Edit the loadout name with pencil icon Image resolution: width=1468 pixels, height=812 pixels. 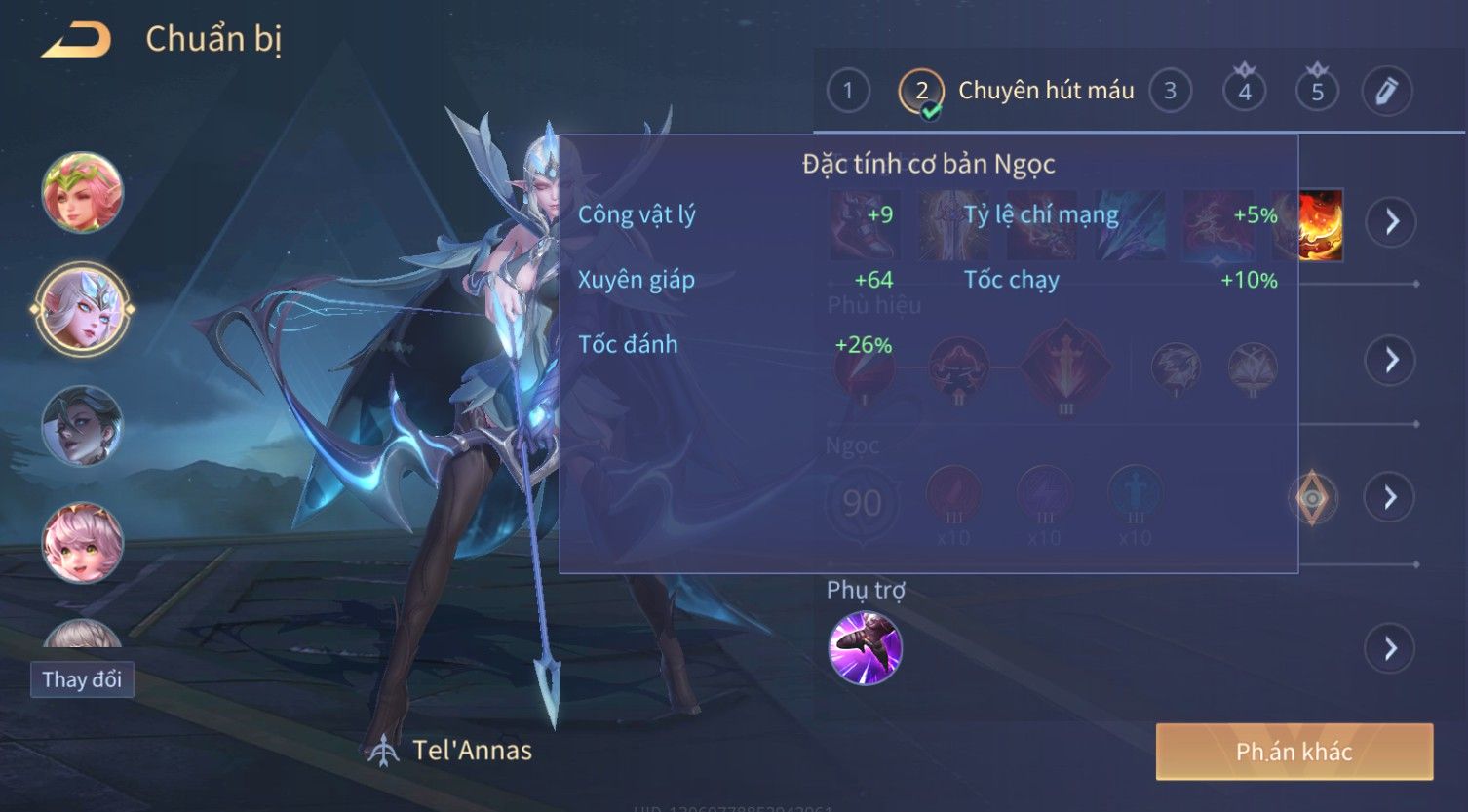(1386, 92)
